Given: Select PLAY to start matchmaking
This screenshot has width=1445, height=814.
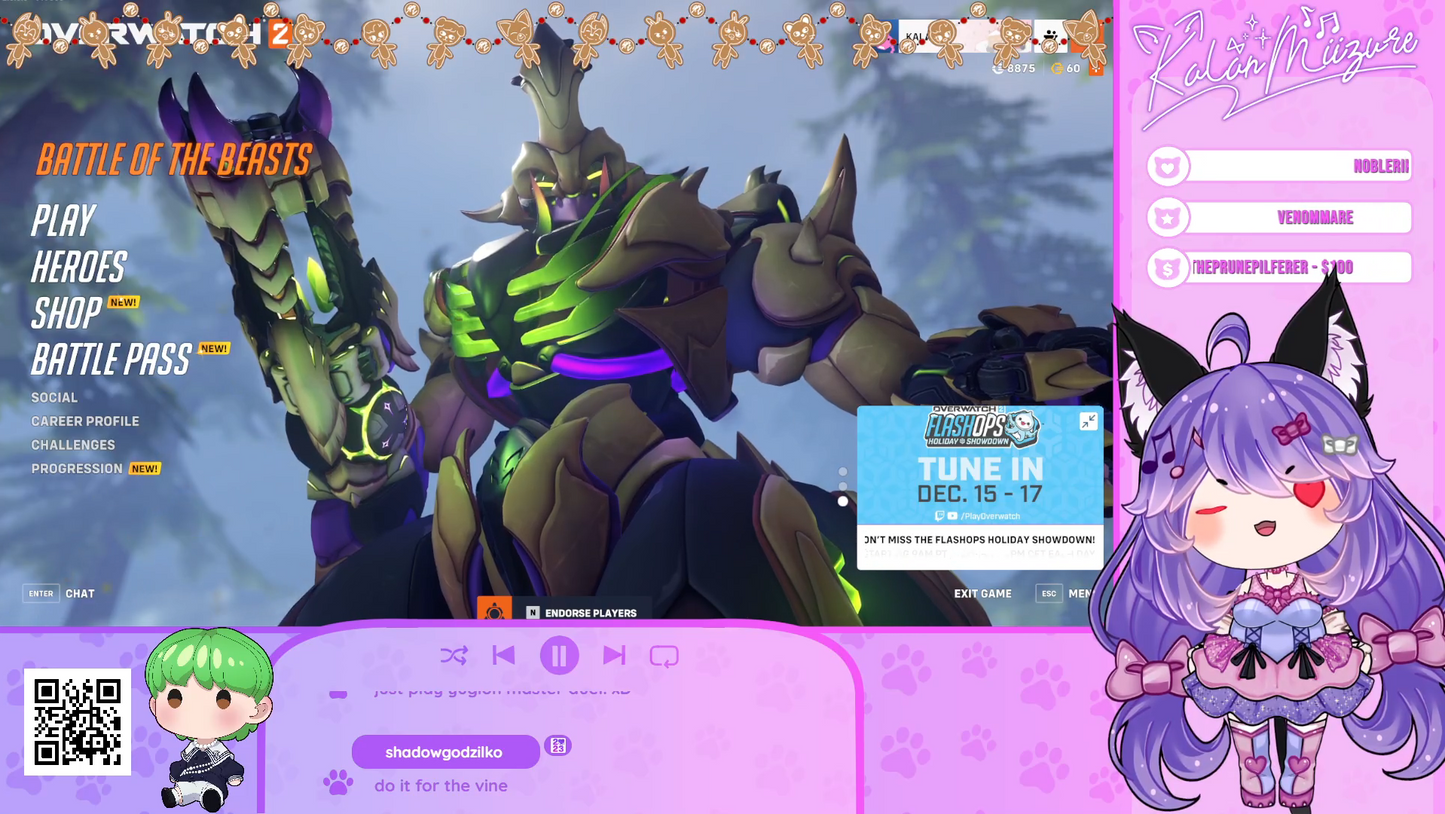Looking at the screenshot, I should click(x=63, y=219).
